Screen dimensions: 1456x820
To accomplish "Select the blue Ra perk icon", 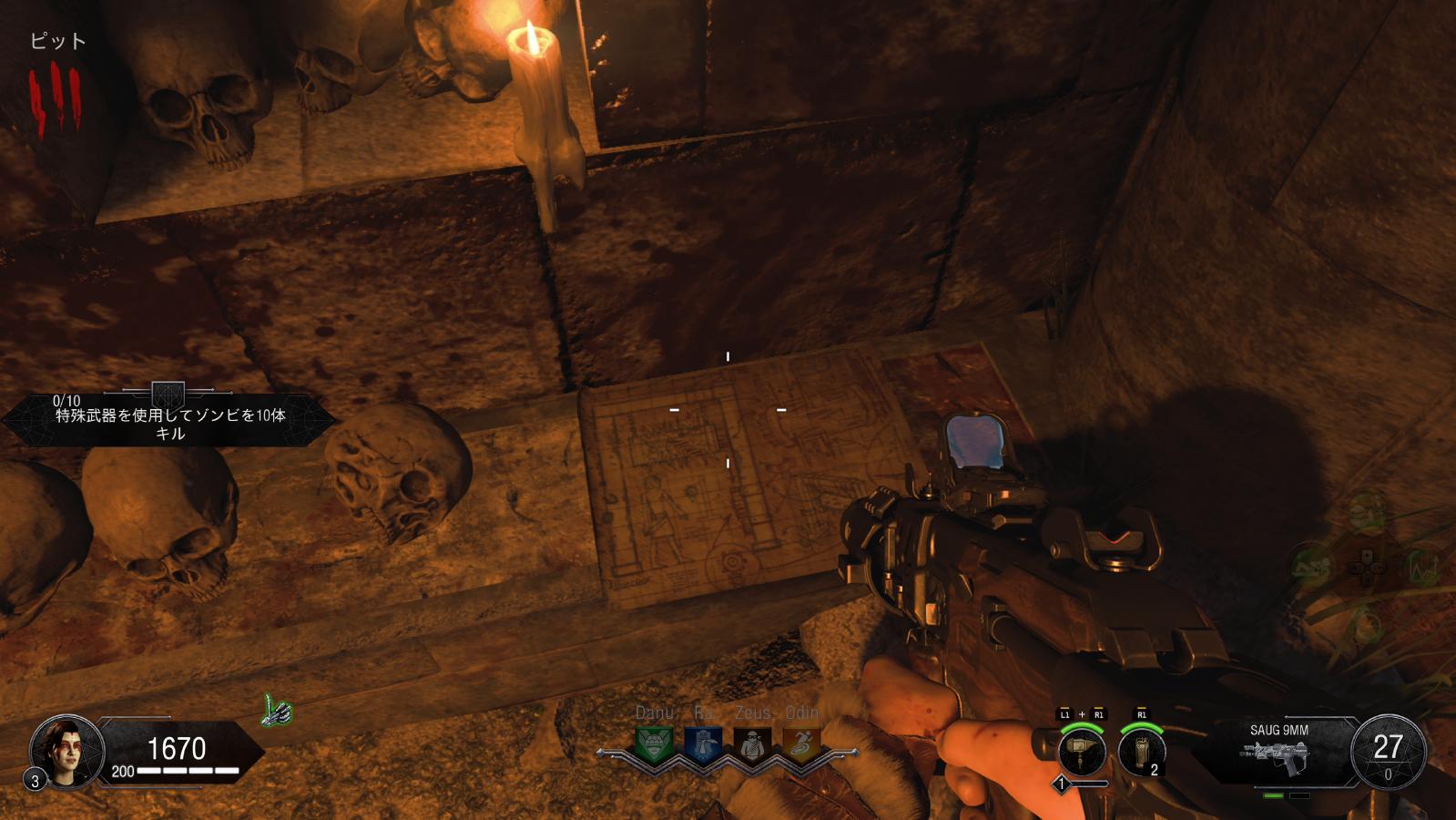I will click(702, 746).
